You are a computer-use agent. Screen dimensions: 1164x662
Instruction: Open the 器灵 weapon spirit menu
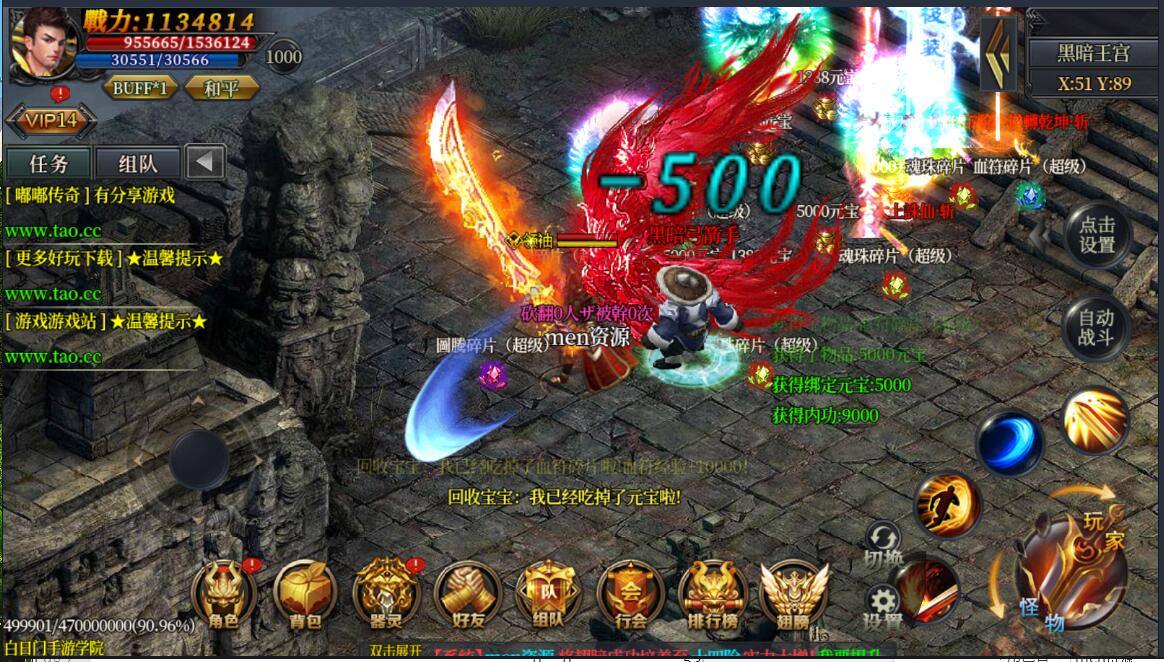click(x=386, y=594)
